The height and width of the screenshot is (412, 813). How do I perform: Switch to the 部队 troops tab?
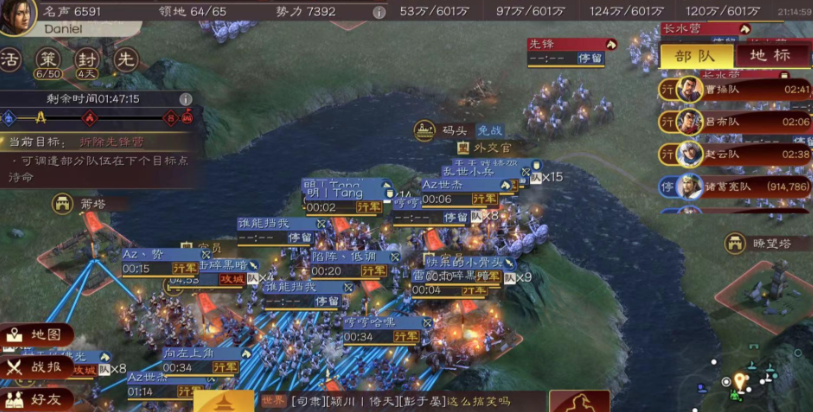click(x=697, y=56)
